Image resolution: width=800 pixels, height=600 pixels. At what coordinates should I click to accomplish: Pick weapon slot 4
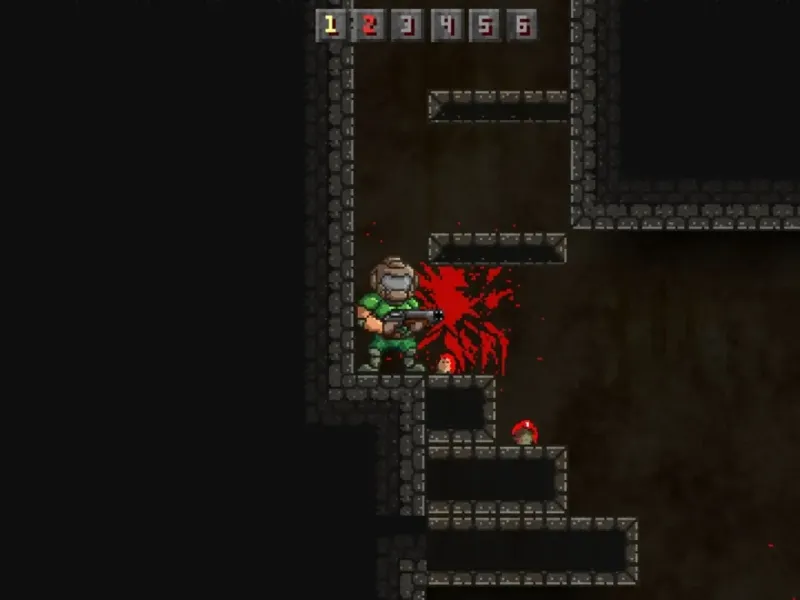[446, 26]
